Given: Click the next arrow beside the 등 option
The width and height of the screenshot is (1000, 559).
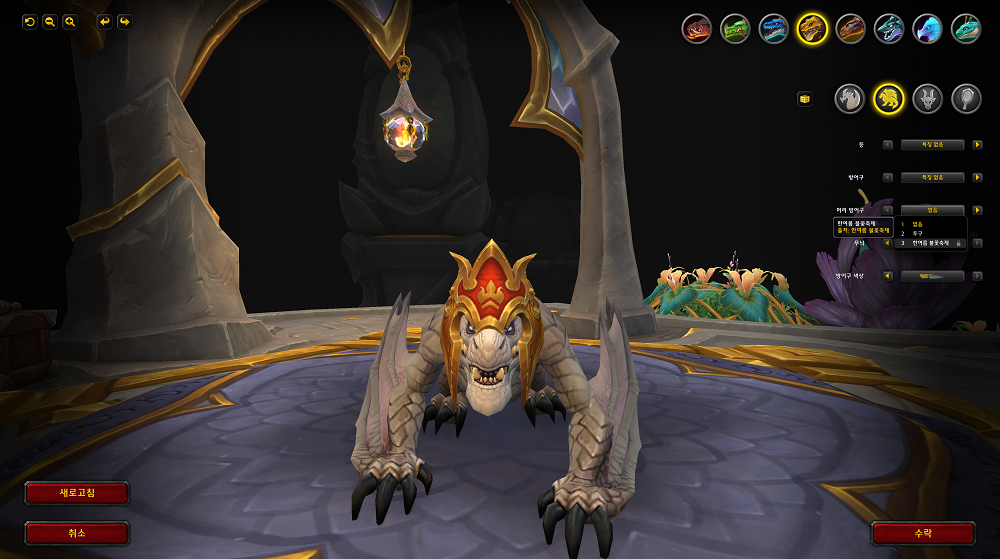Looking at the screenshot, I should 977,145.
